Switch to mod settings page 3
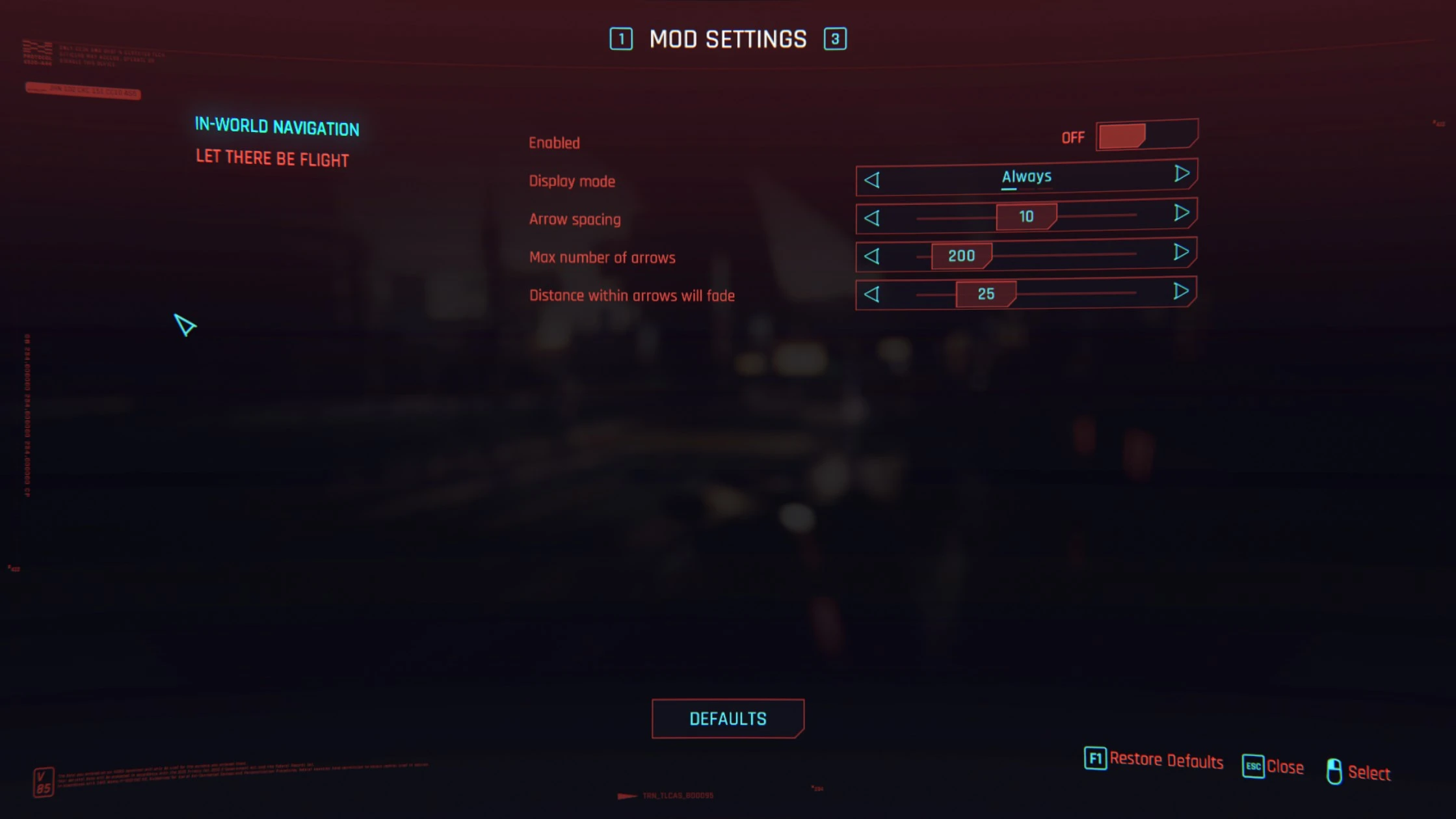This screenshot has height=819, width=1456. [x=834, y=39]
